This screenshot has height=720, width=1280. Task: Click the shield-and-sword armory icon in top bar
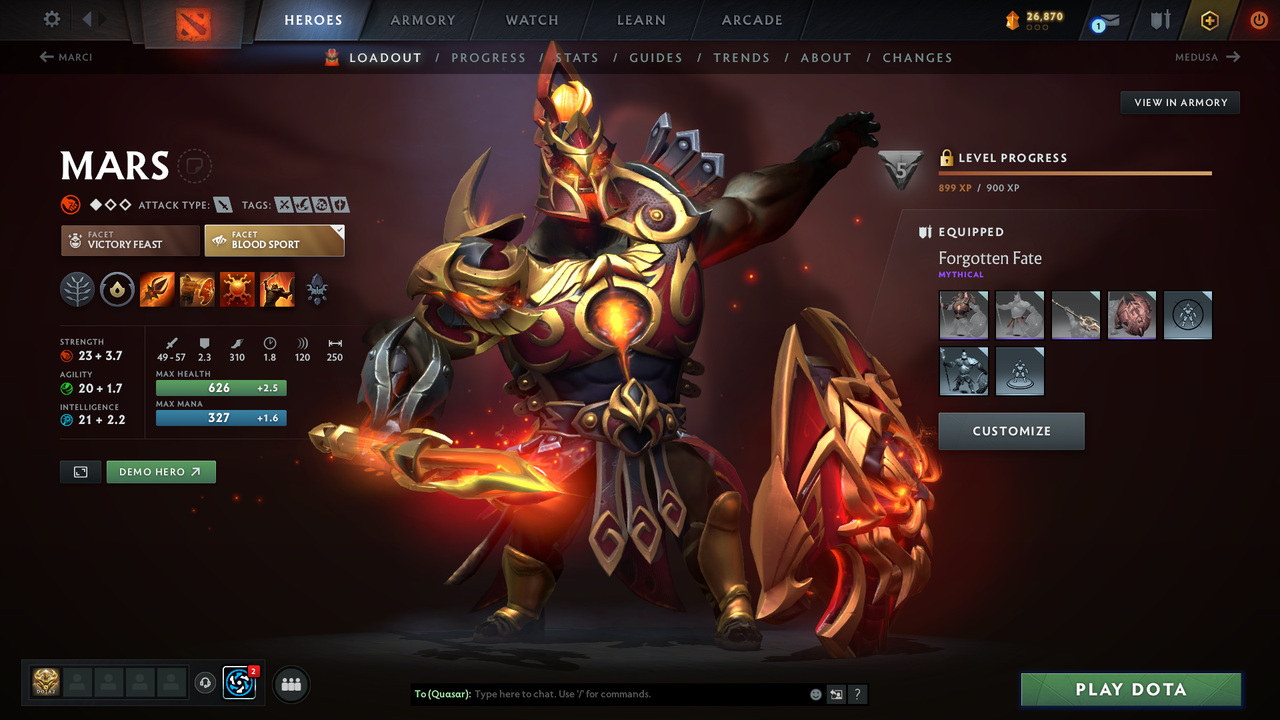coord(1162,20)
